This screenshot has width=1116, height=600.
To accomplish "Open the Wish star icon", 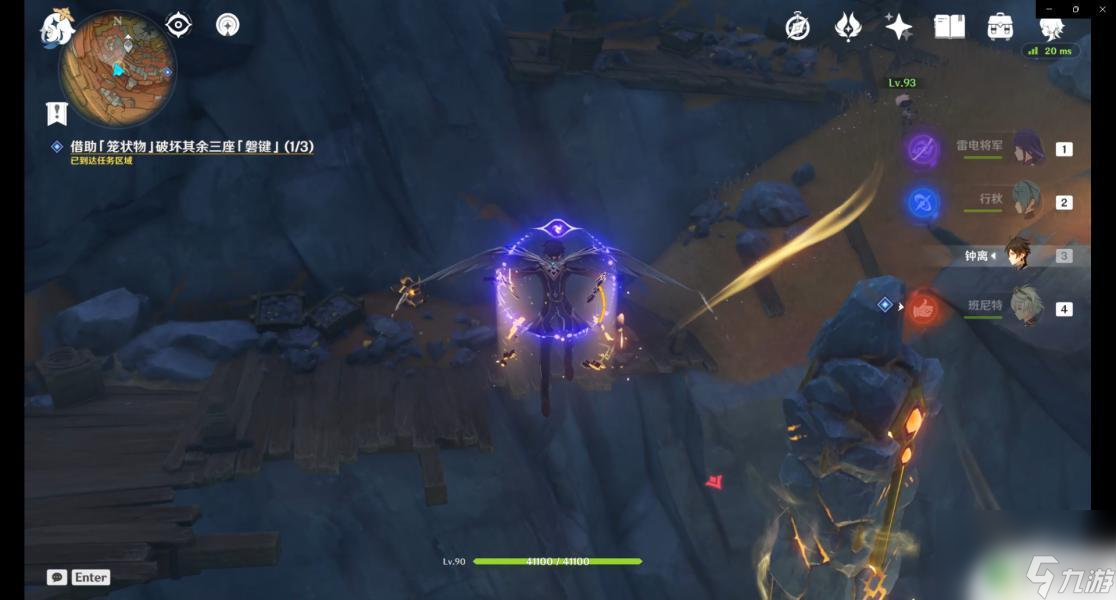I will [x=898, y=27].
